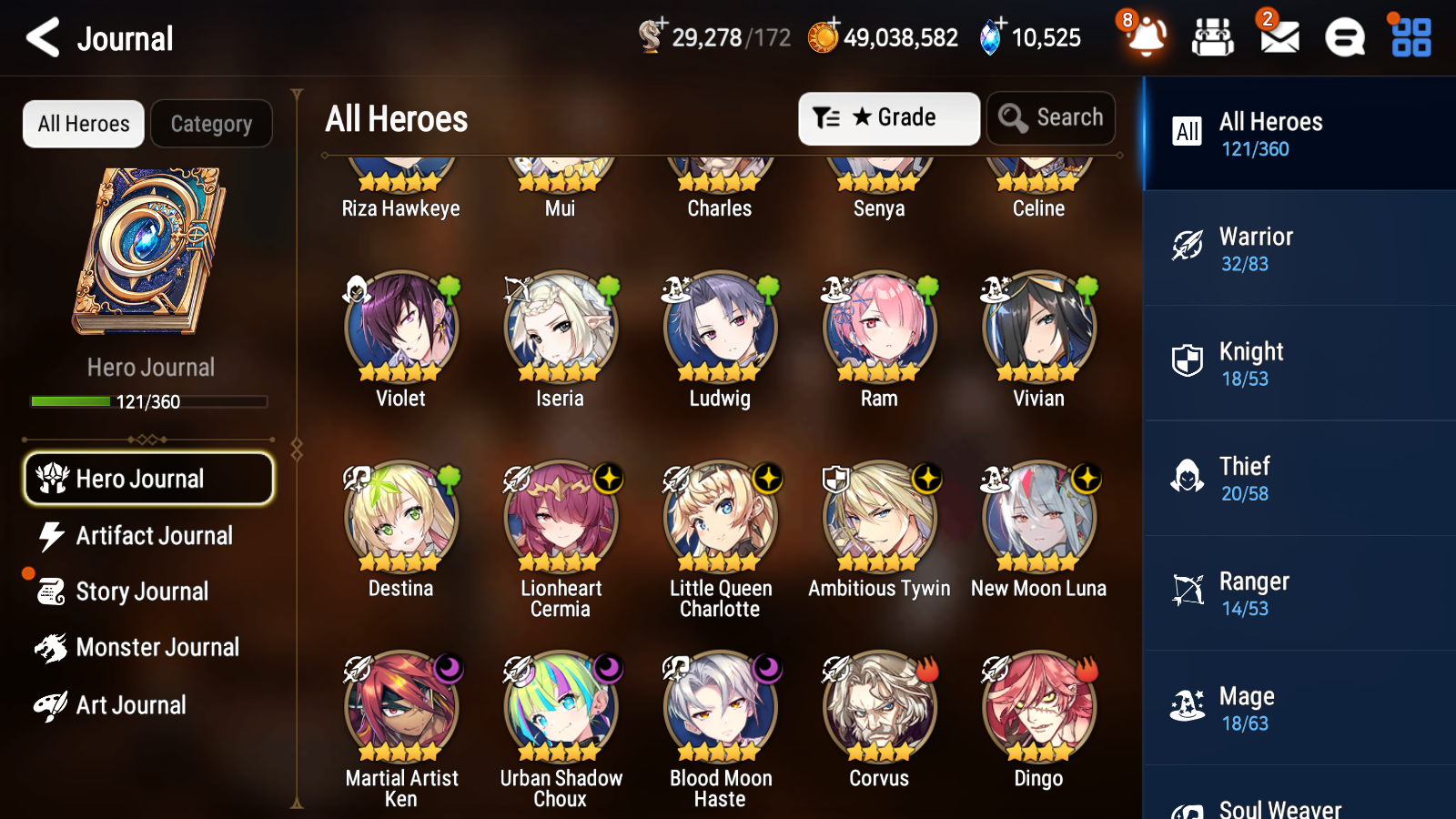The height and width of the screenshot is (819, 1456).
Task: Select the Artifact Journal lightning icon
Action: (x=53, y=536)
